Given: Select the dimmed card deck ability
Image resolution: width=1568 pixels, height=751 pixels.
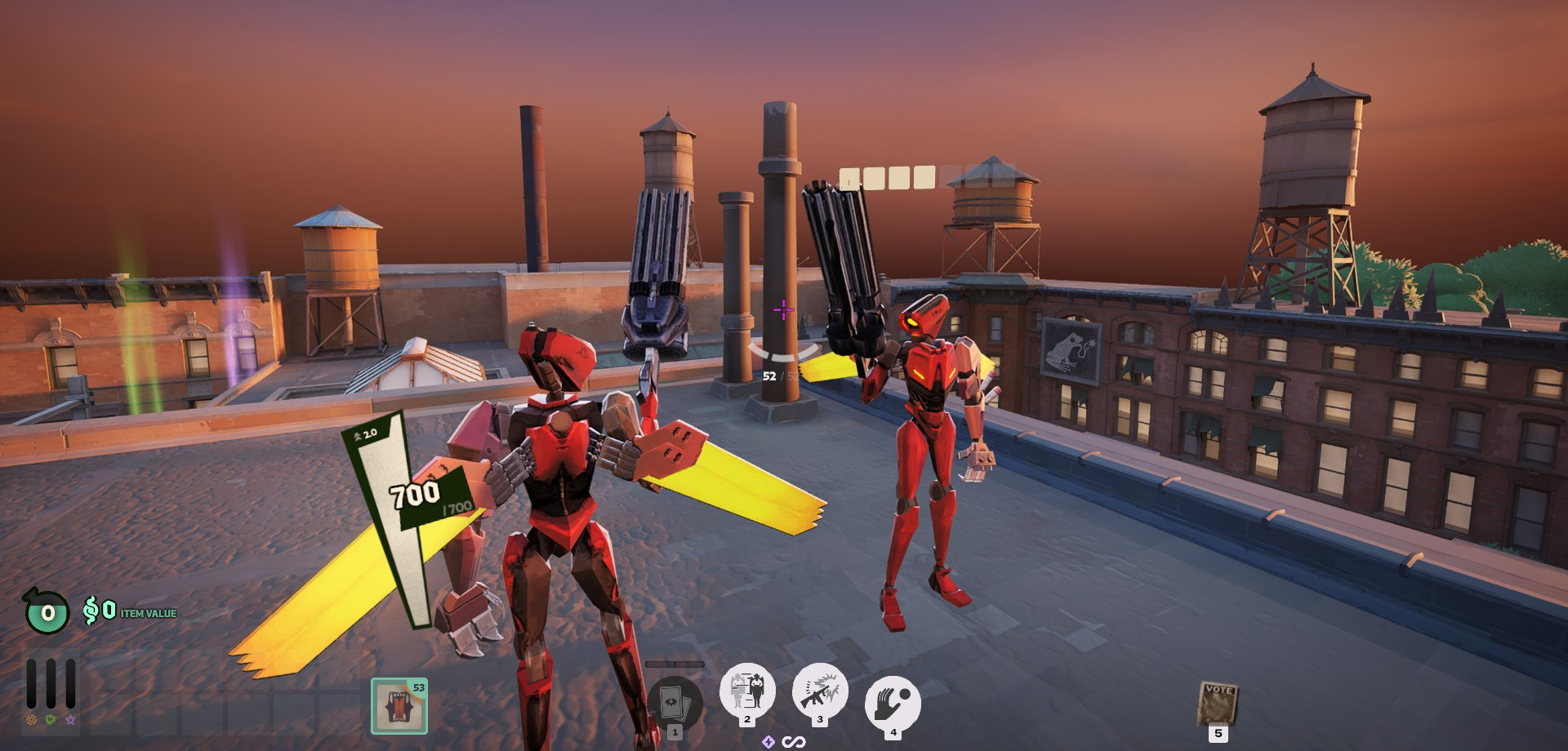Looking at the screenshot, I should (x=675, y=704).
